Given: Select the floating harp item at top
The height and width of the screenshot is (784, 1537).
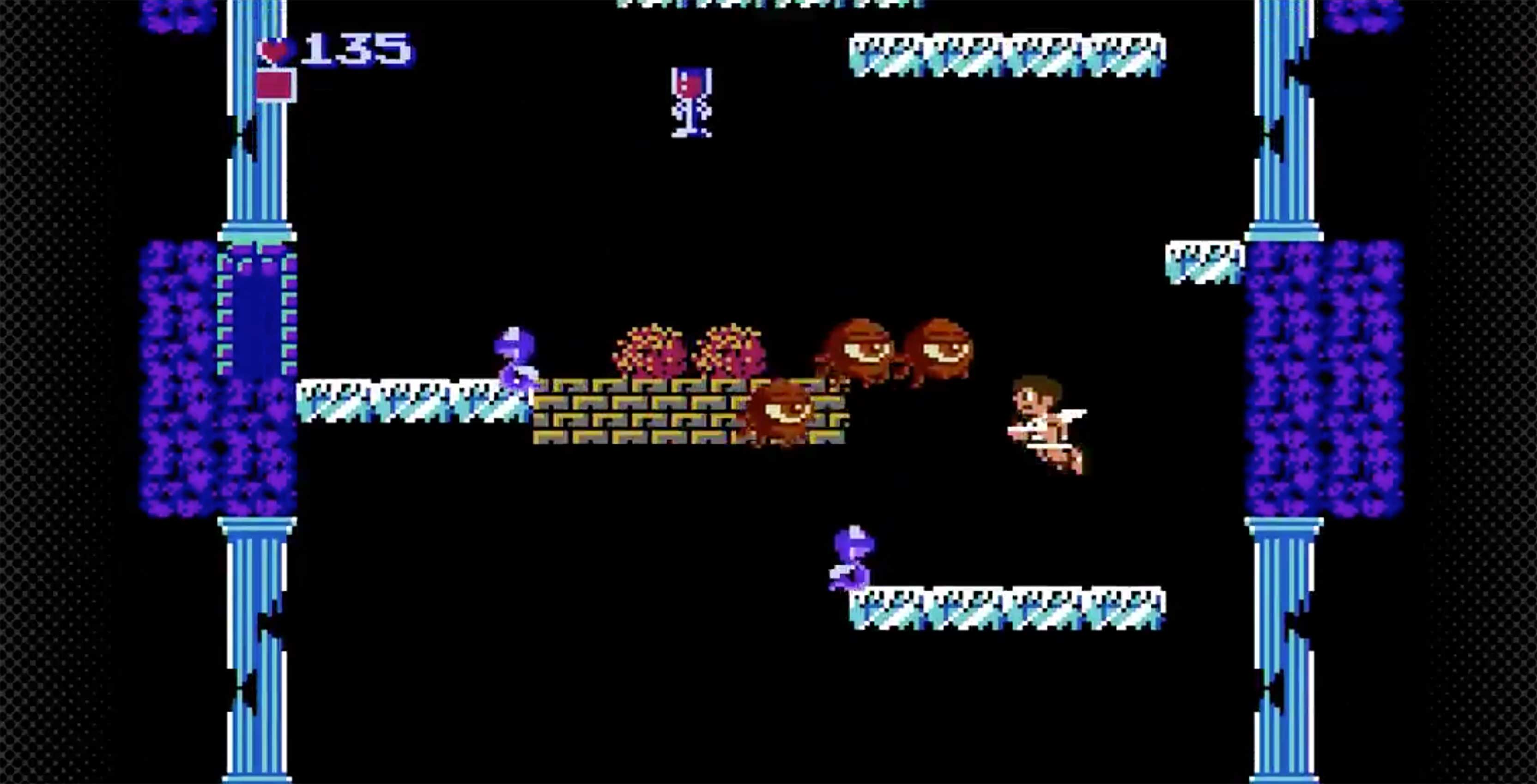Looking at the screenshot, I should point(692,102).
